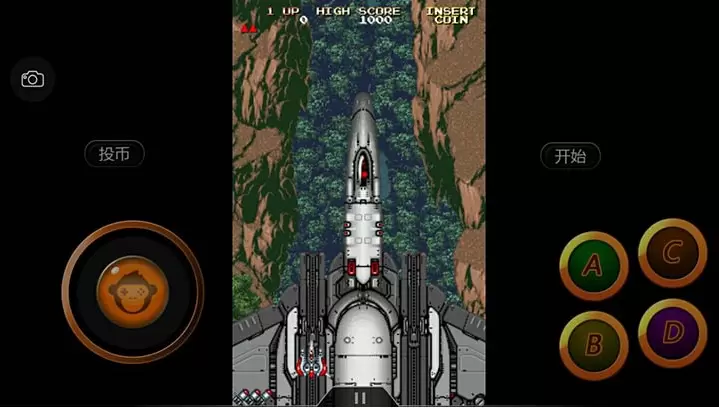Screen dimensions: 719x408
Task: Take a screenshot with the camera icon
Action: (33, 79)
